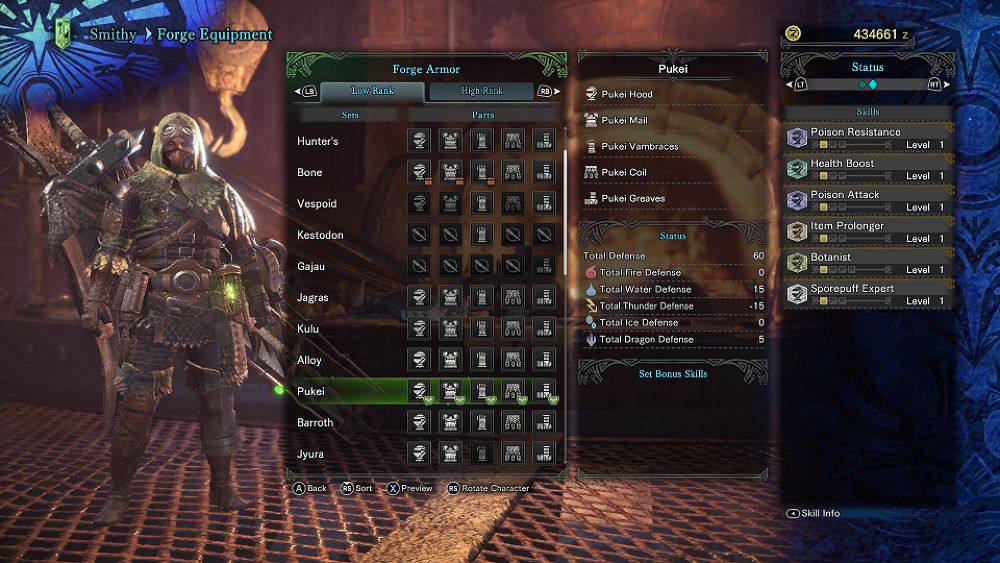
Task: Select the Barroth armor set
Action: pyautogui.click(x=315, y=423)
